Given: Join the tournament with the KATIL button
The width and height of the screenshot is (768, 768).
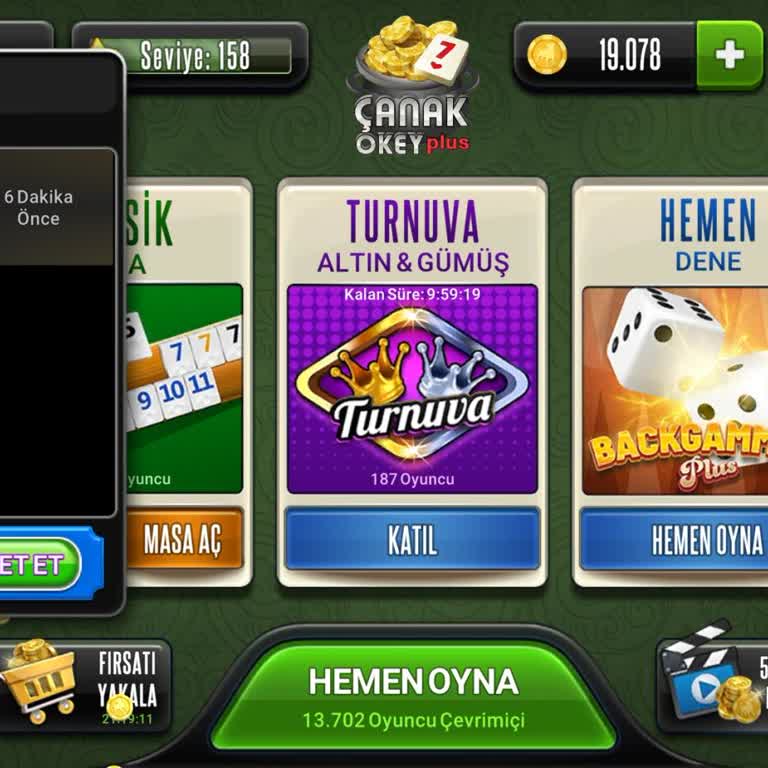Looking at the screenshot, I should pos(412,540).
